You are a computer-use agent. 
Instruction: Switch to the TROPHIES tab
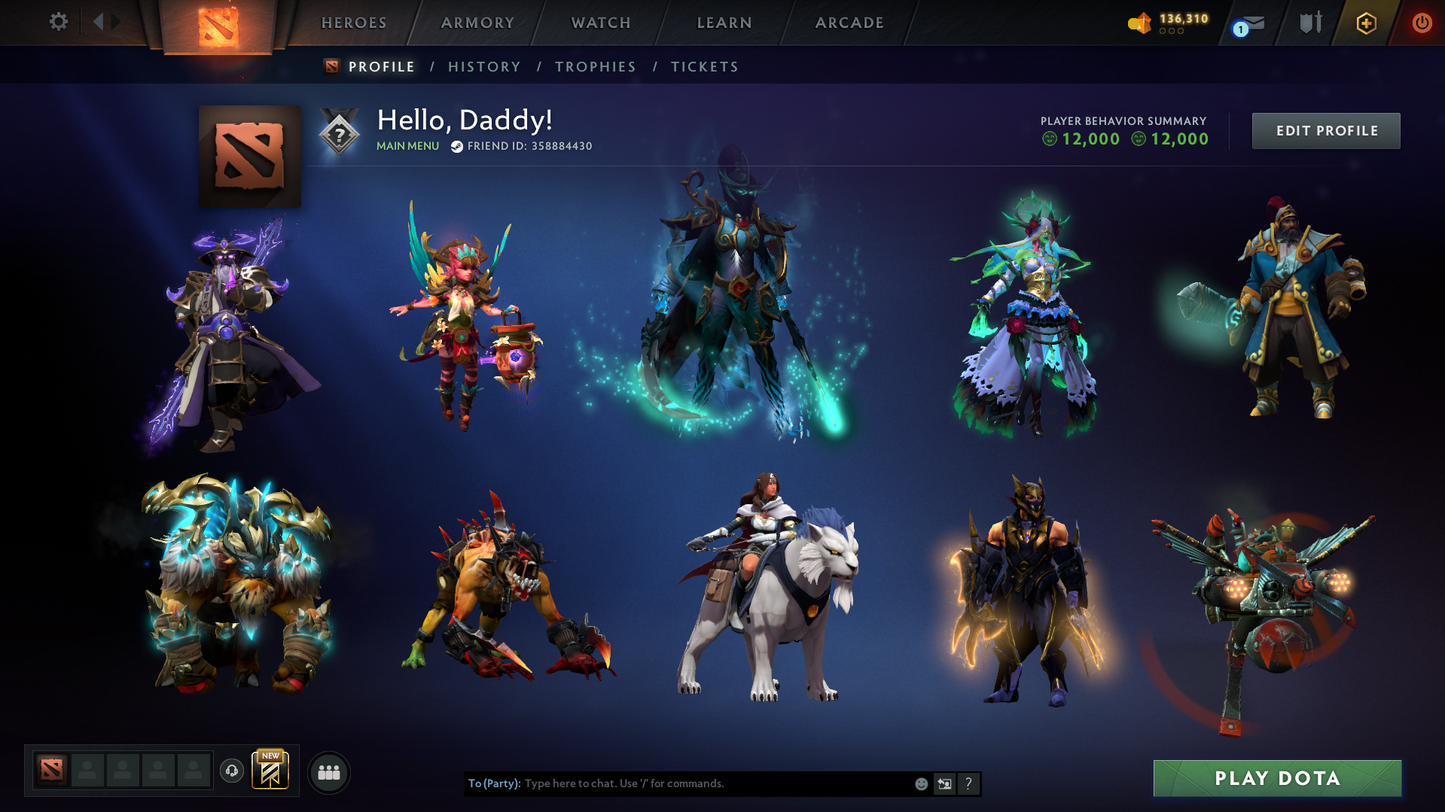[596, 66]
